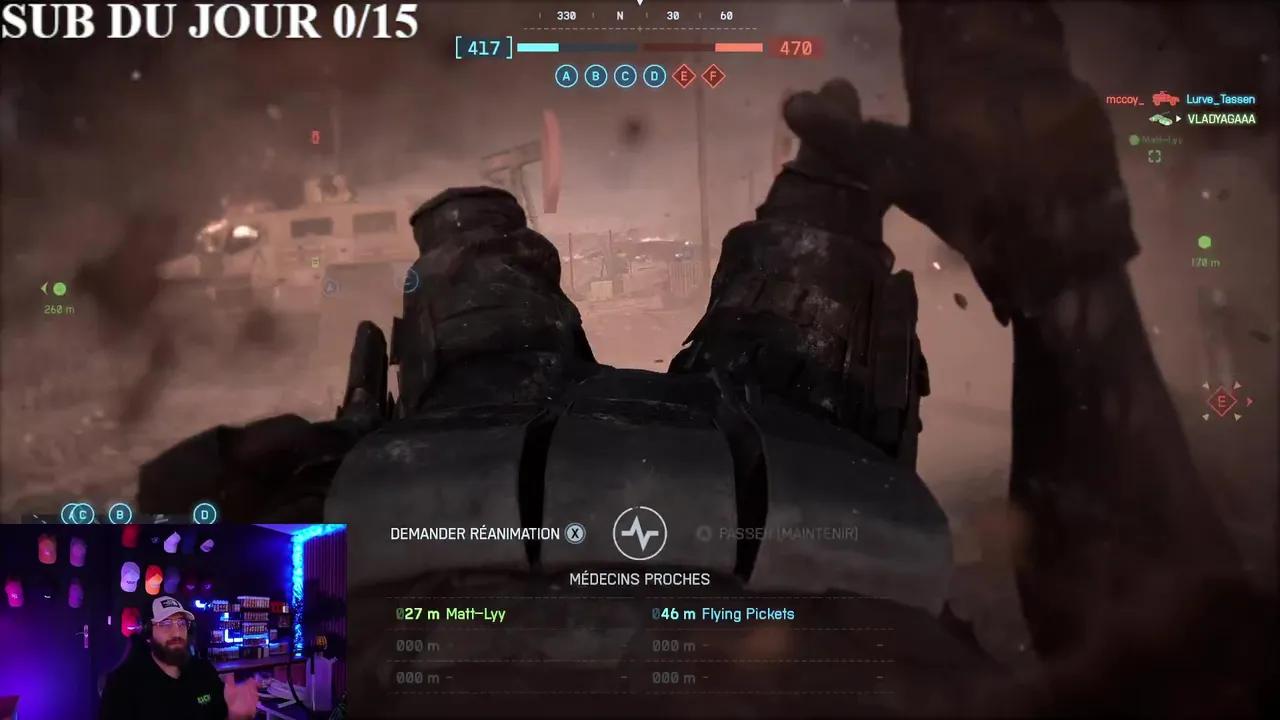1280x720 pixels.
Task: Select the diamond-shaped objective F icon
Action: tap(713, 76)
